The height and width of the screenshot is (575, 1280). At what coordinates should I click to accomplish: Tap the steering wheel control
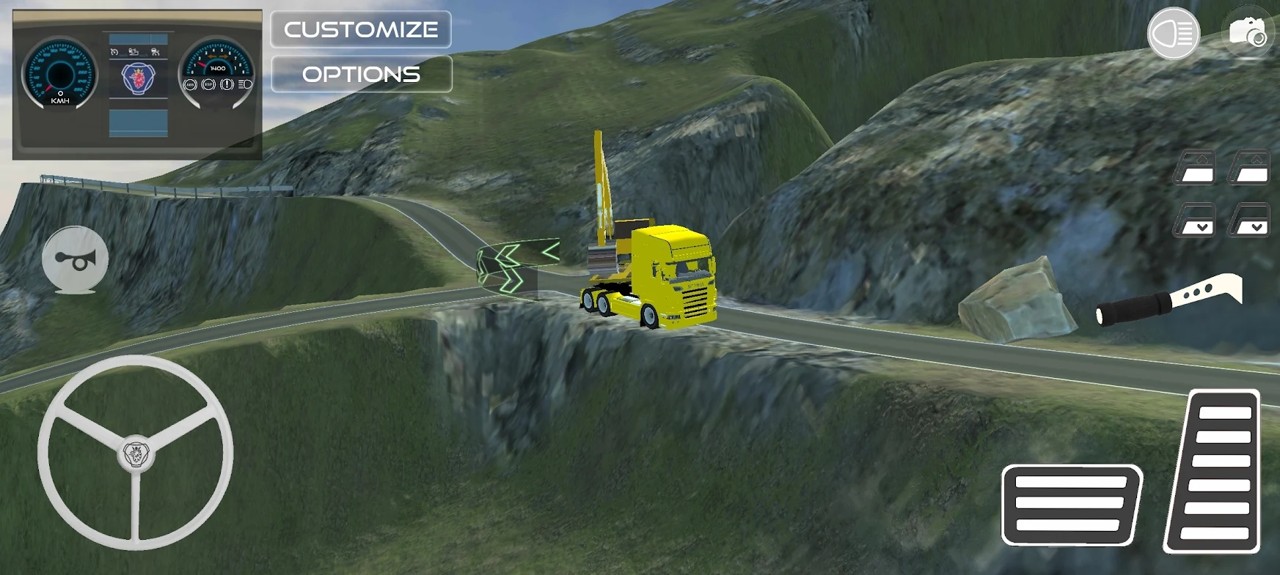click(x=135, y=453)
